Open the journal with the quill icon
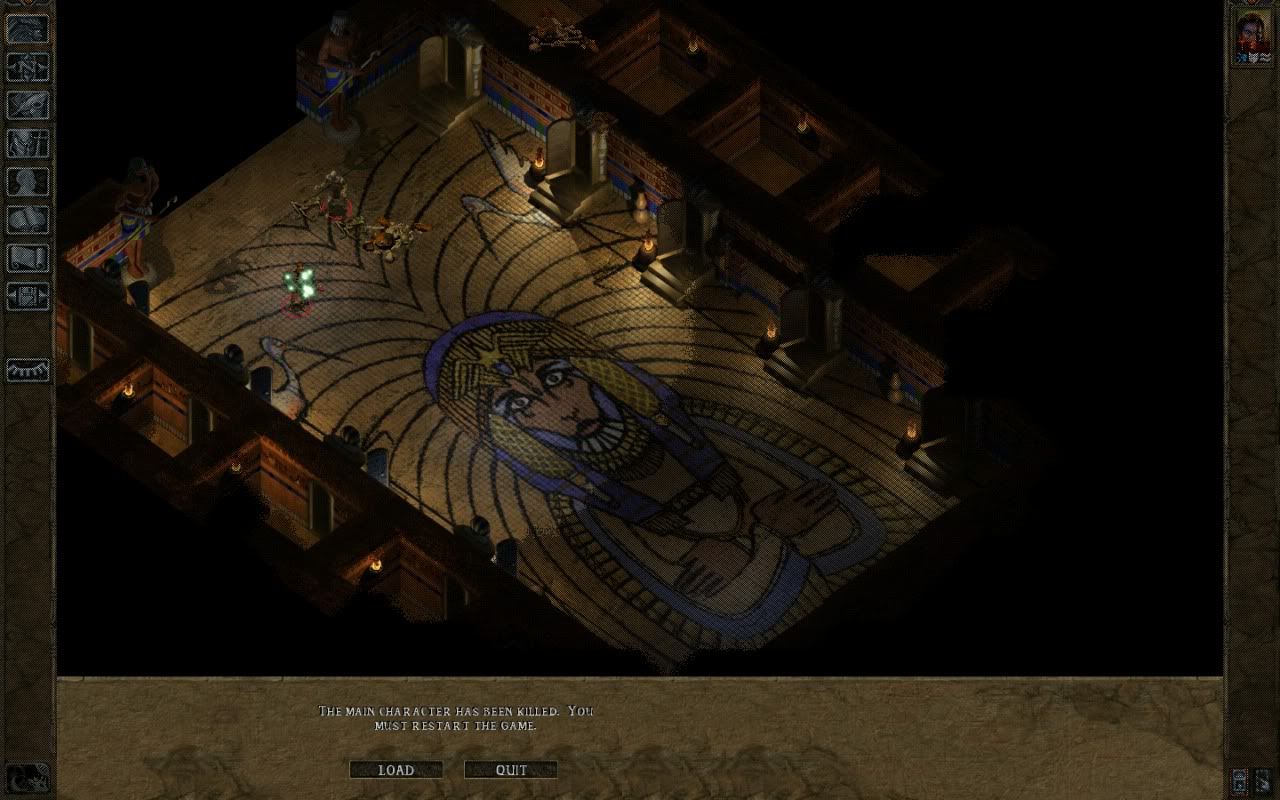 pos(28,105)
